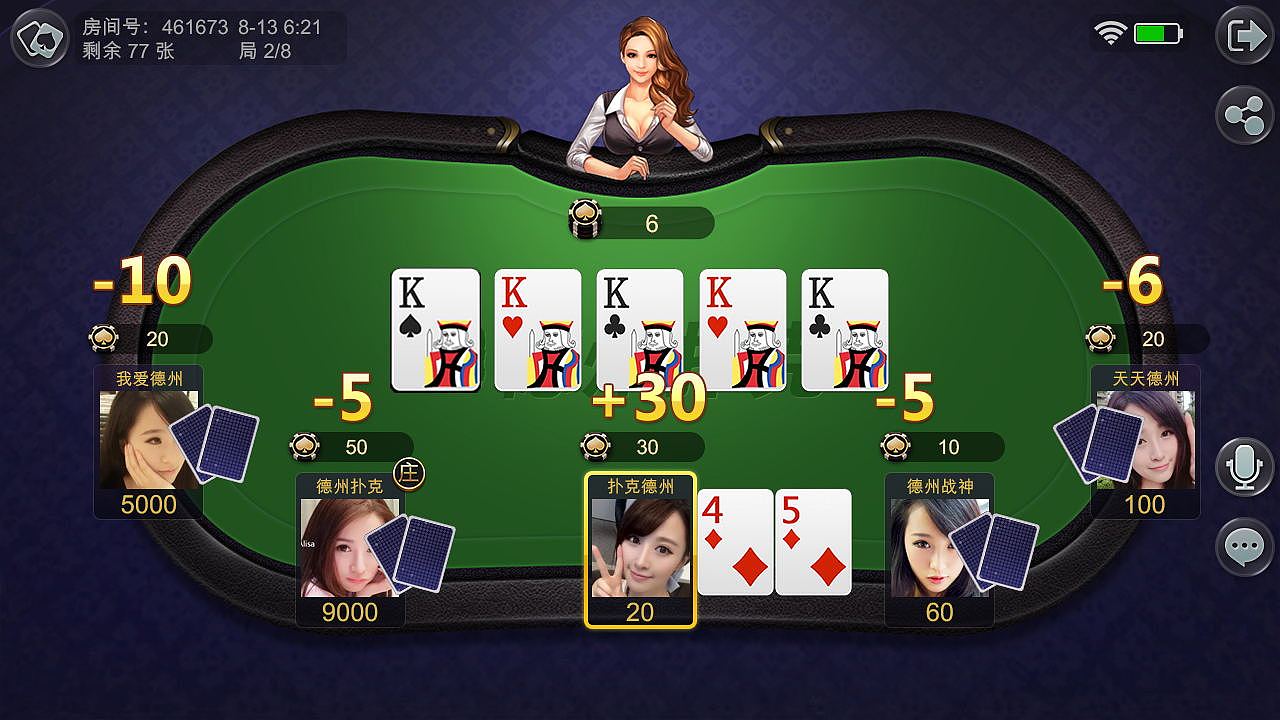Select the dealer button marked 庄

(x=409, y=475)
